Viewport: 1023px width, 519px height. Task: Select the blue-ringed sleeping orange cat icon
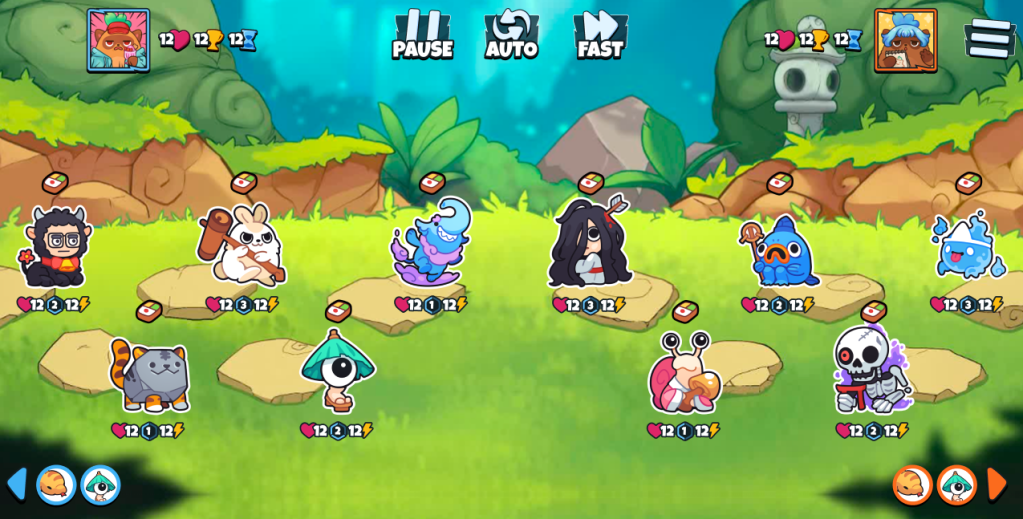[56, 485]
